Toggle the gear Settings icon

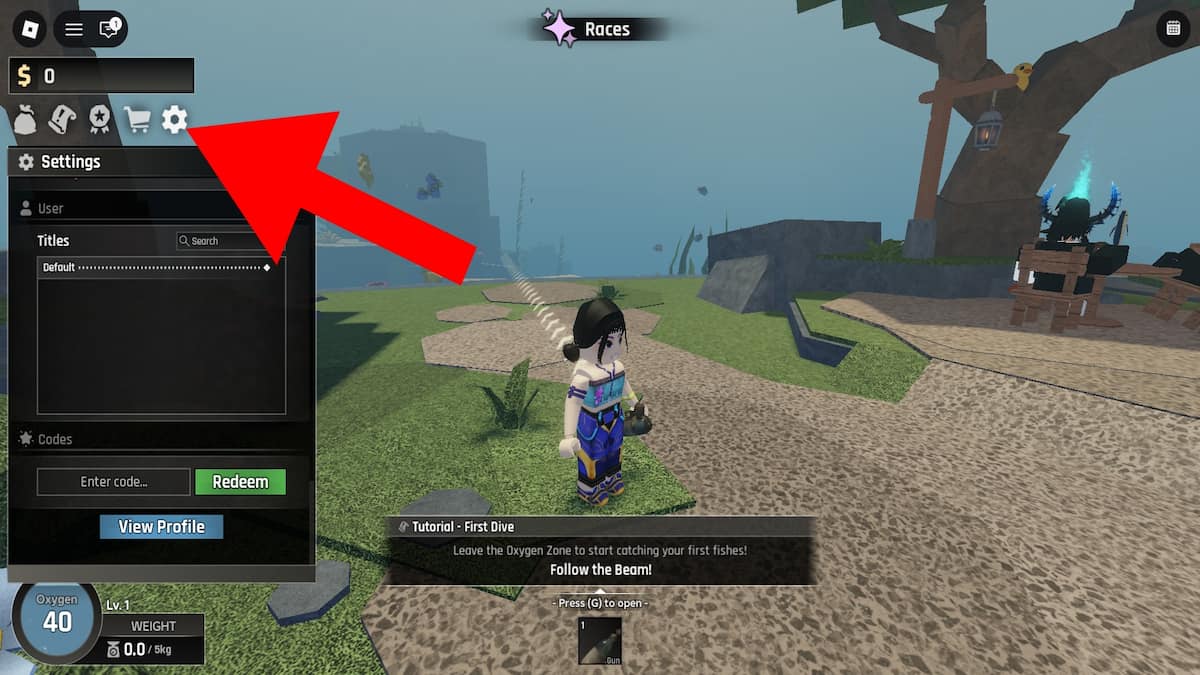(175, 120)
